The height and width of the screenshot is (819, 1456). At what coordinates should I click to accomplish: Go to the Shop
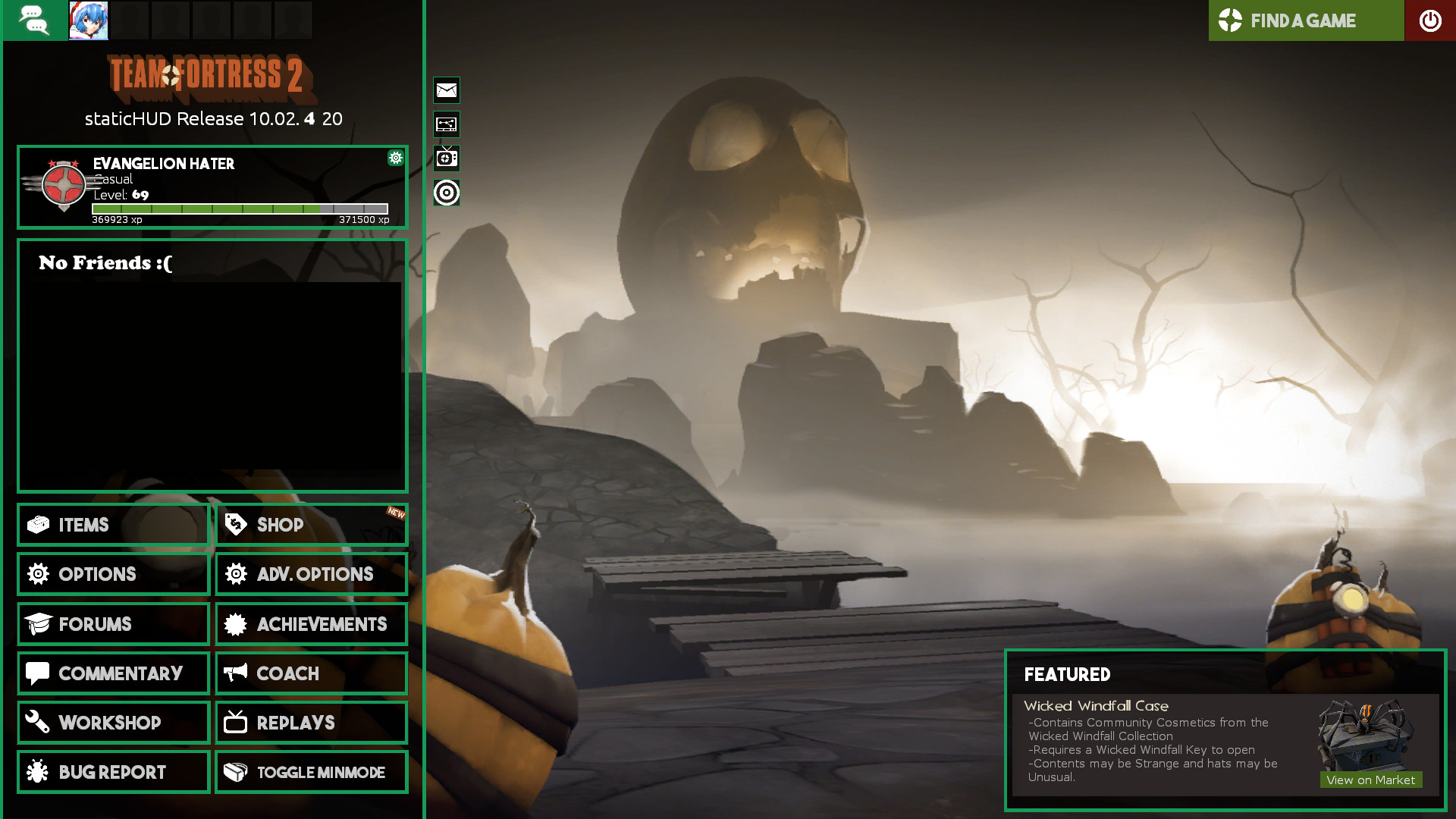tap(311, 525)
